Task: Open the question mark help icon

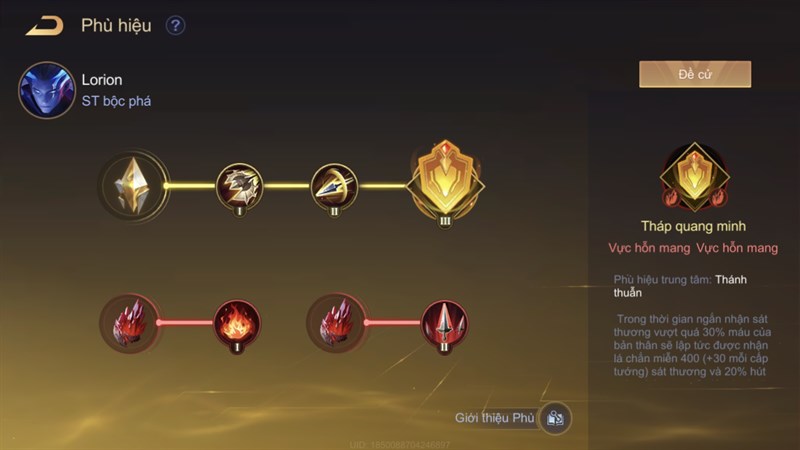Action: tap(176, 25)
